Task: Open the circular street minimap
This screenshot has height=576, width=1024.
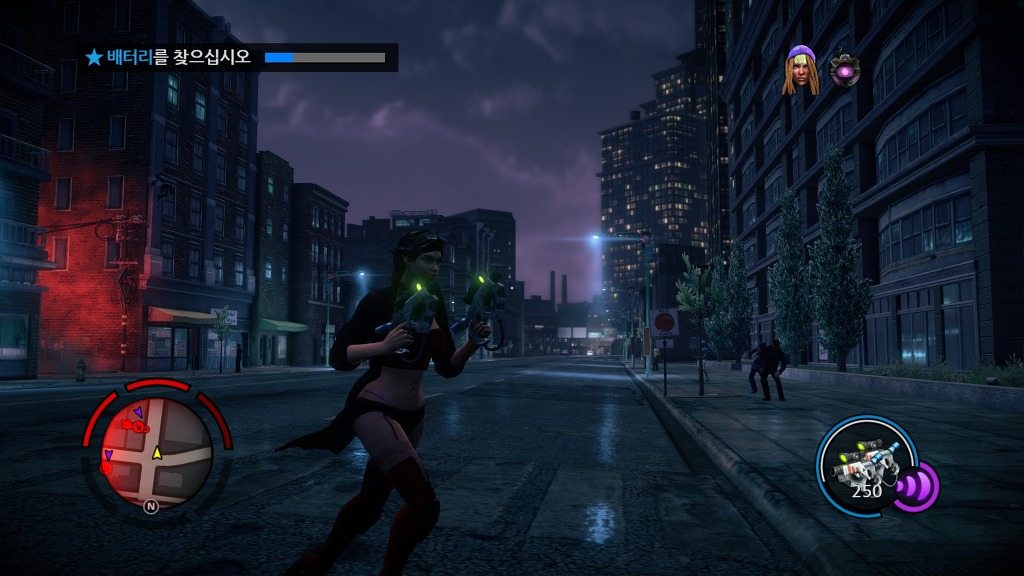Action: 159,452
